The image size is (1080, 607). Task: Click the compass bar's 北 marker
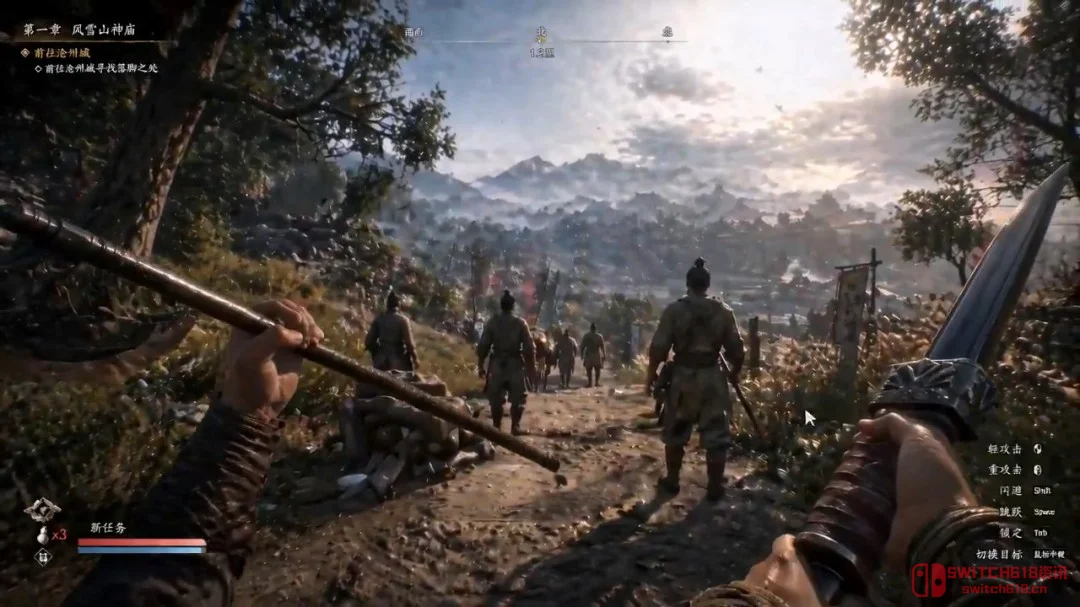(542, 31)
